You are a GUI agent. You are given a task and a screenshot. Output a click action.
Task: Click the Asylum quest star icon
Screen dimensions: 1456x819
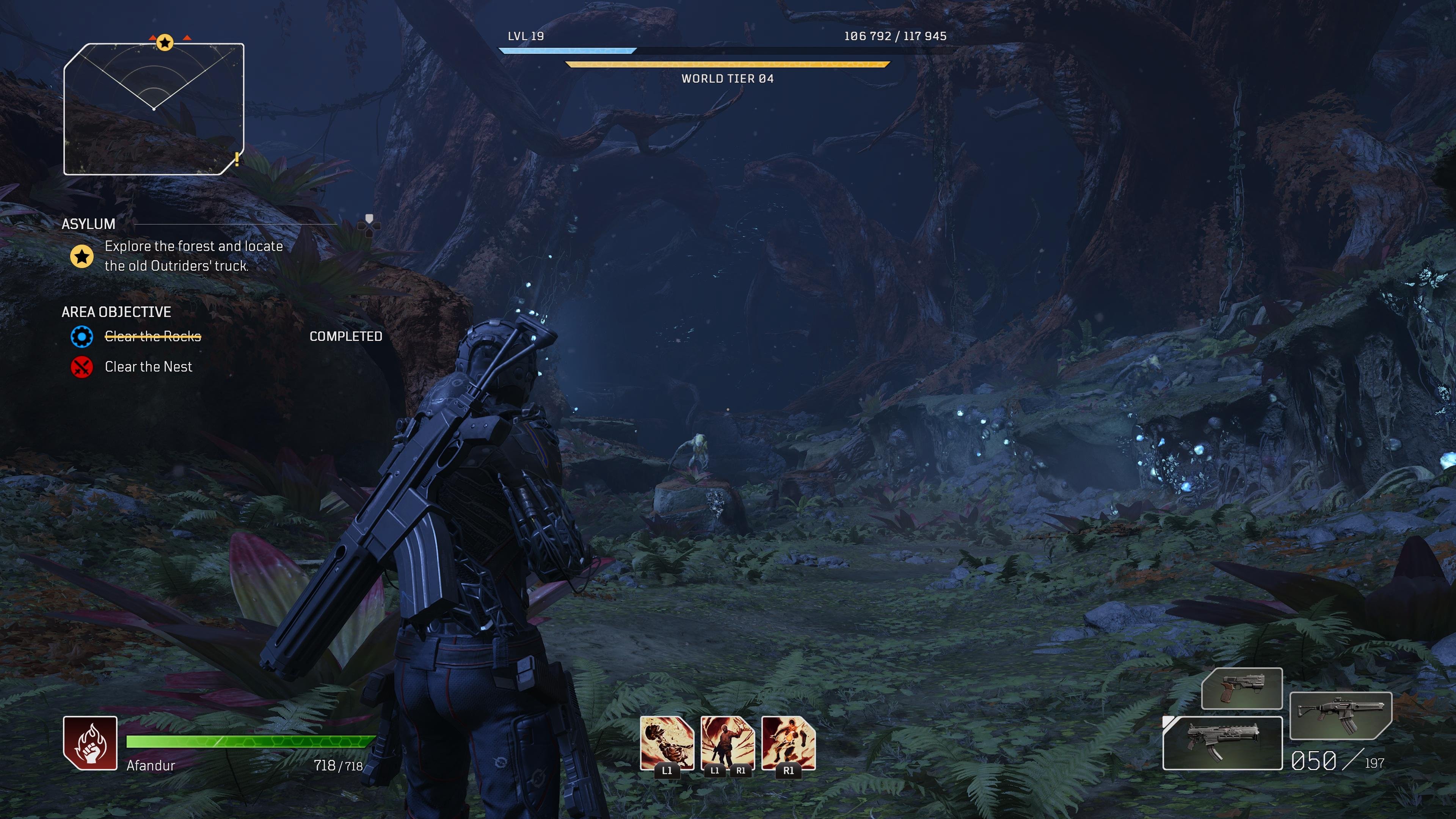click(82, 256)
